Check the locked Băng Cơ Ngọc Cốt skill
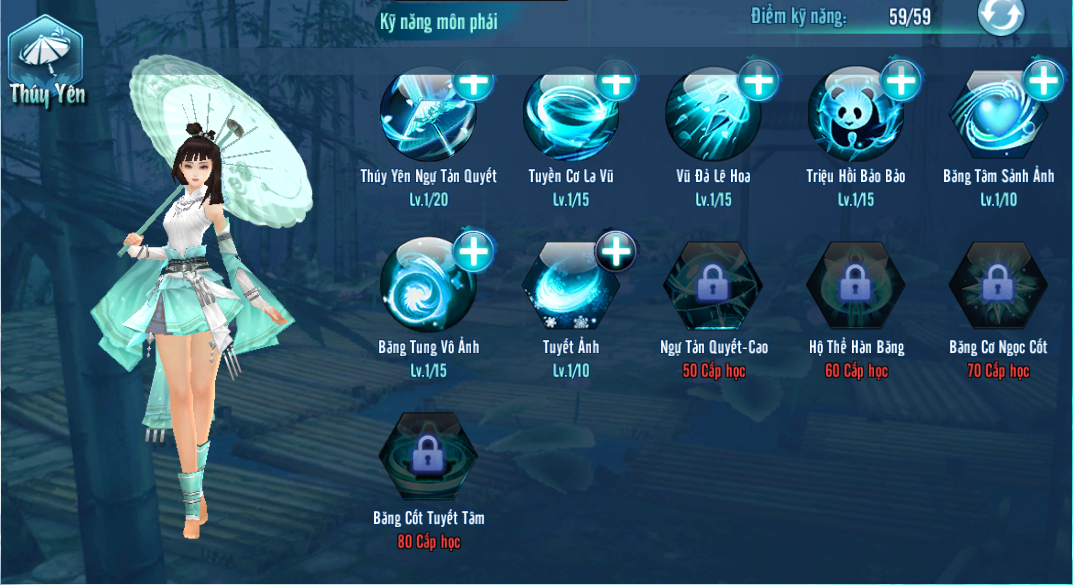Image resolution: width=1073 pixels, height=585 pixels. [997, 286]
